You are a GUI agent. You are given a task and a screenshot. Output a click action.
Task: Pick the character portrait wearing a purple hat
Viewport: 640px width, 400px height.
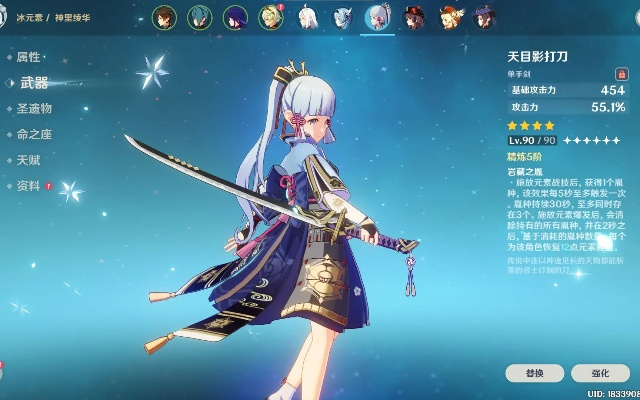483,16
